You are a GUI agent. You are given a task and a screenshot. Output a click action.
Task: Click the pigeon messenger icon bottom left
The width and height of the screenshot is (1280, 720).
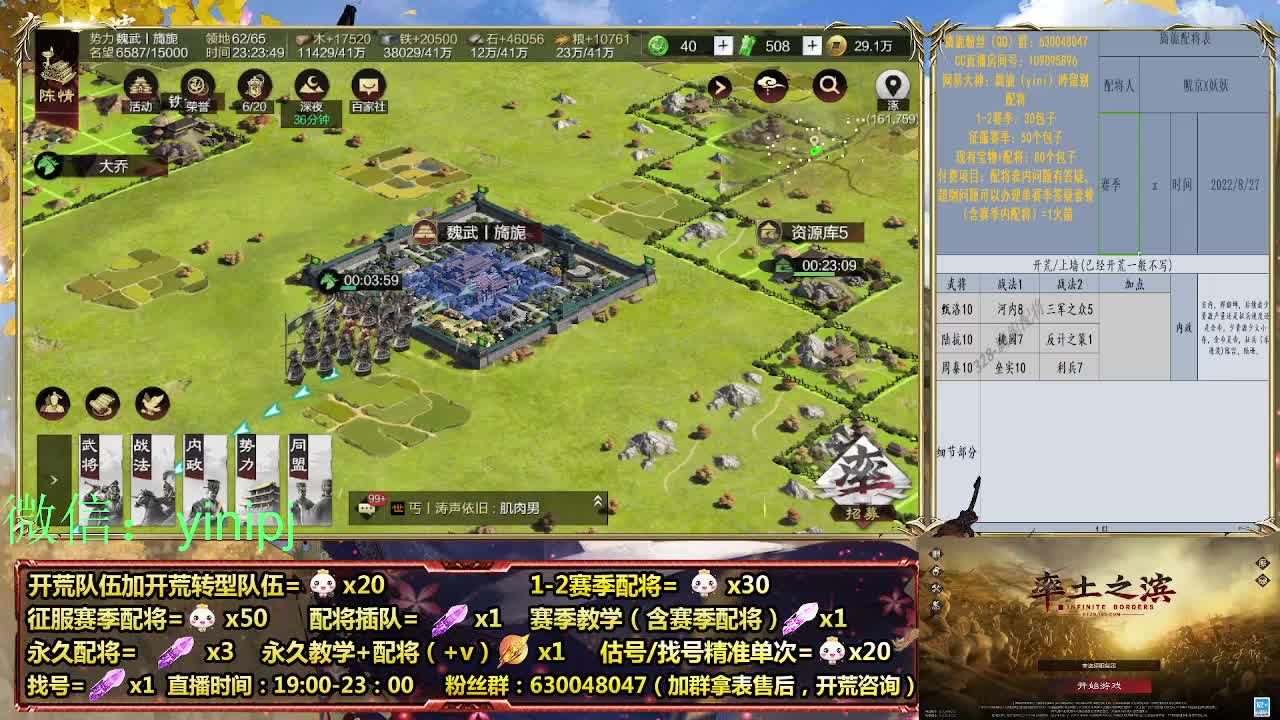coord(150,403)
